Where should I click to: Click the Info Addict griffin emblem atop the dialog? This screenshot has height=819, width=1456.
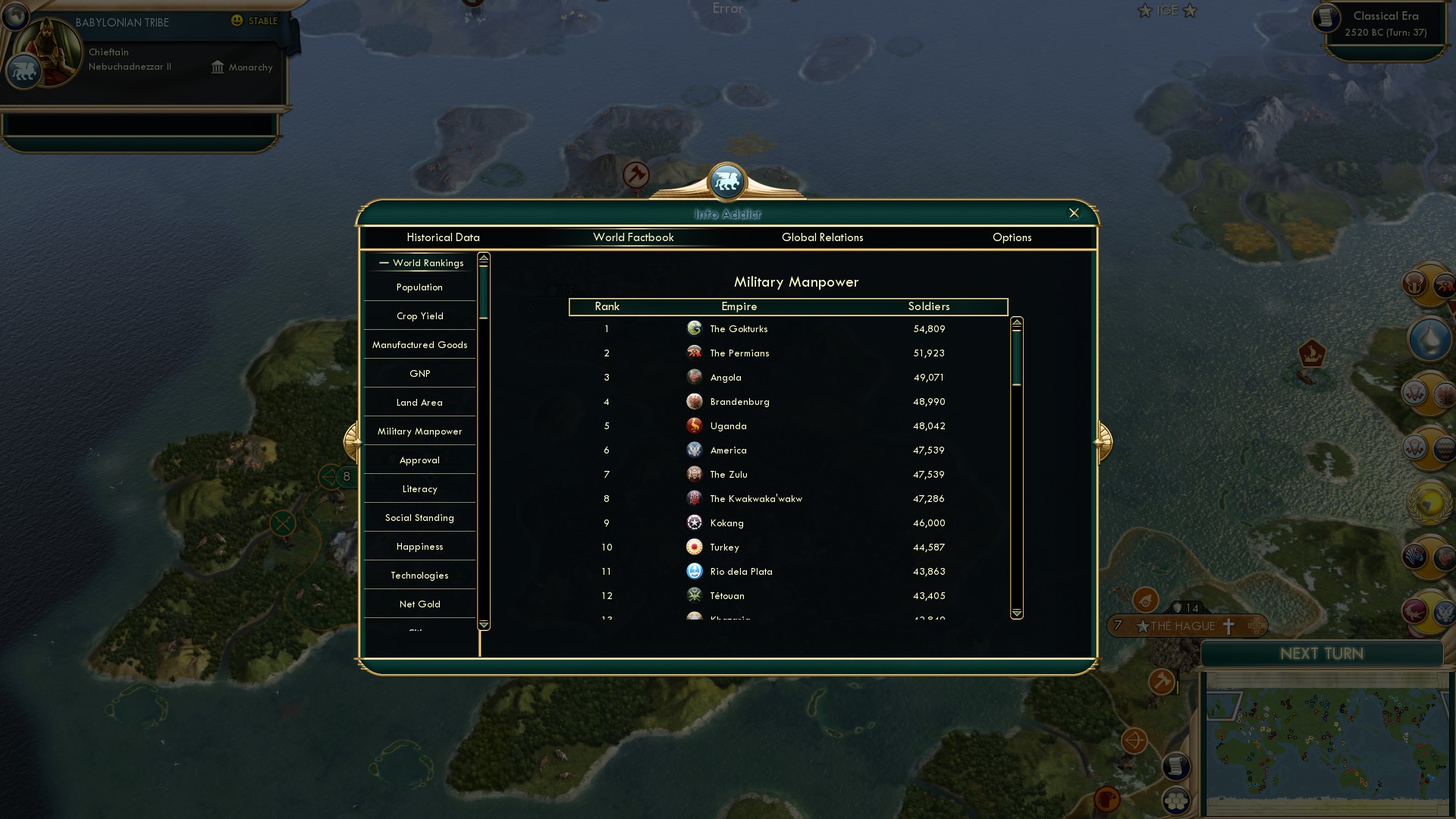727,180
